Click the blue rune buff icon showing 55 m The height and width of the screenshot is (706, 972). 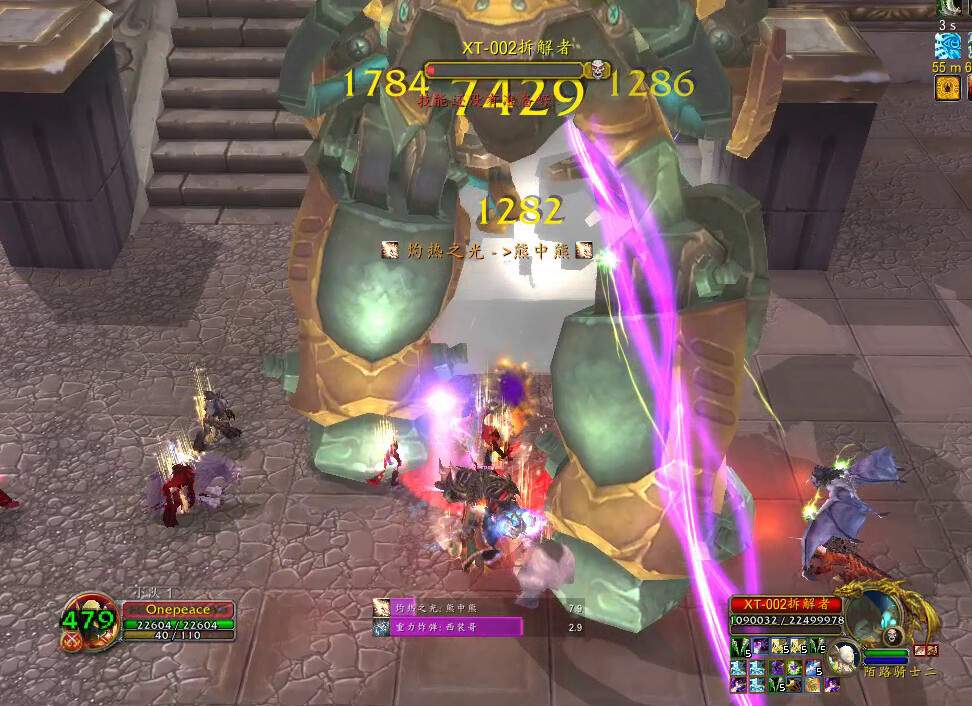coord(947,45)
